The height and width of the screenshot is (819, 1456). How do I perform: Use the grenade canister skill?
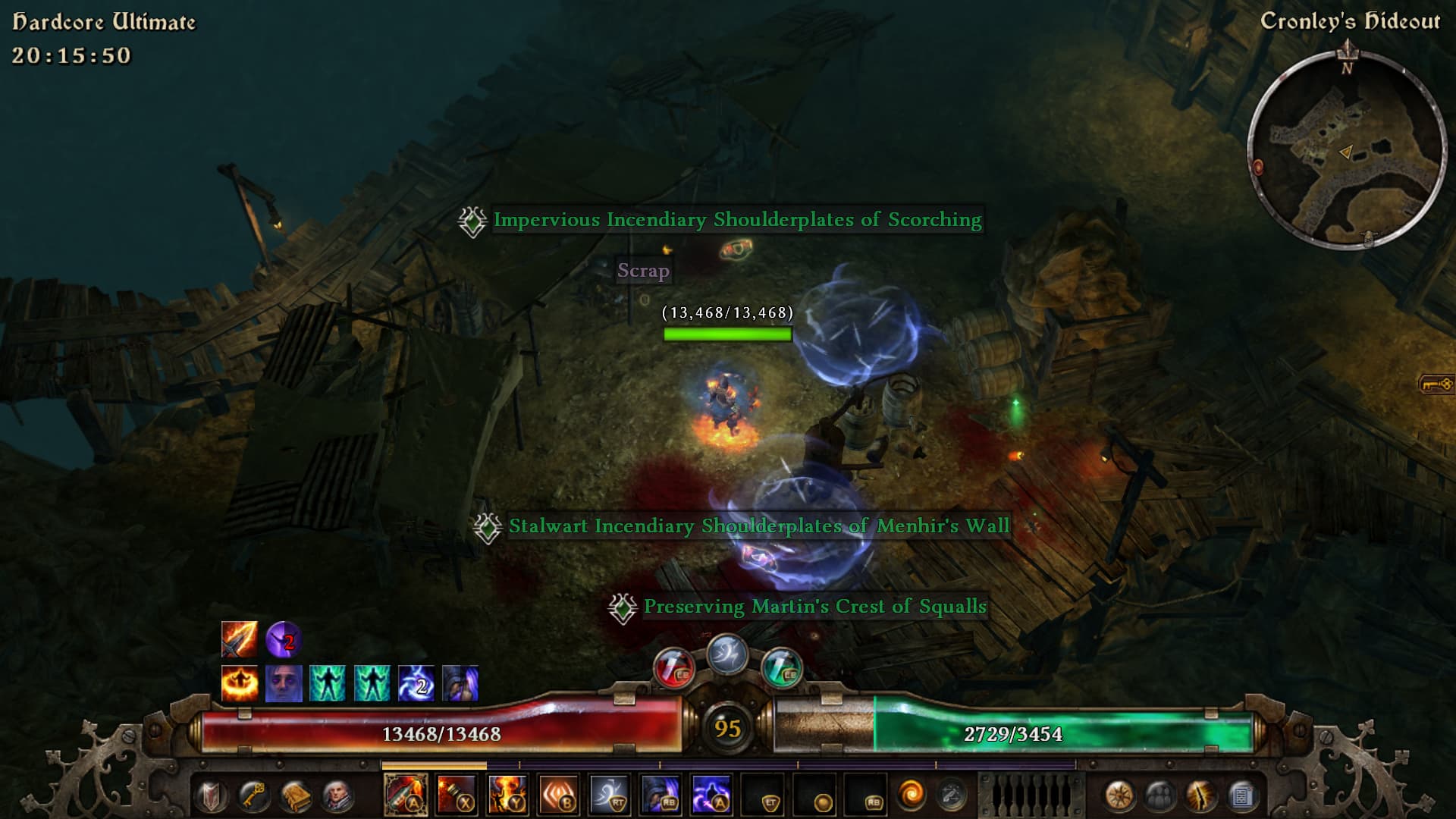pos(457,795)
